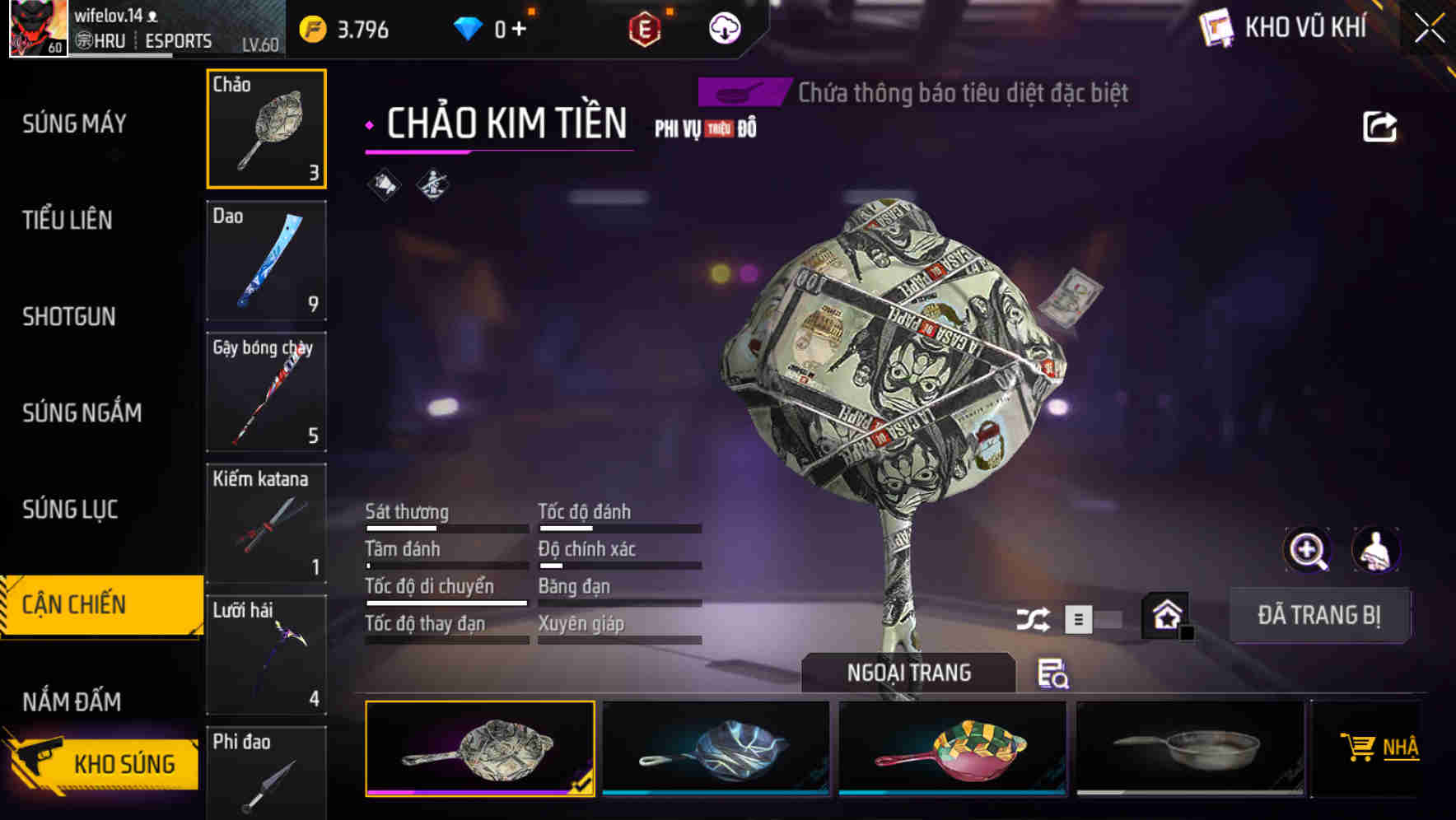Select the SHOTGUN category tab
The height and width of the screenshot is (820, 1456).
coord(69,316)
